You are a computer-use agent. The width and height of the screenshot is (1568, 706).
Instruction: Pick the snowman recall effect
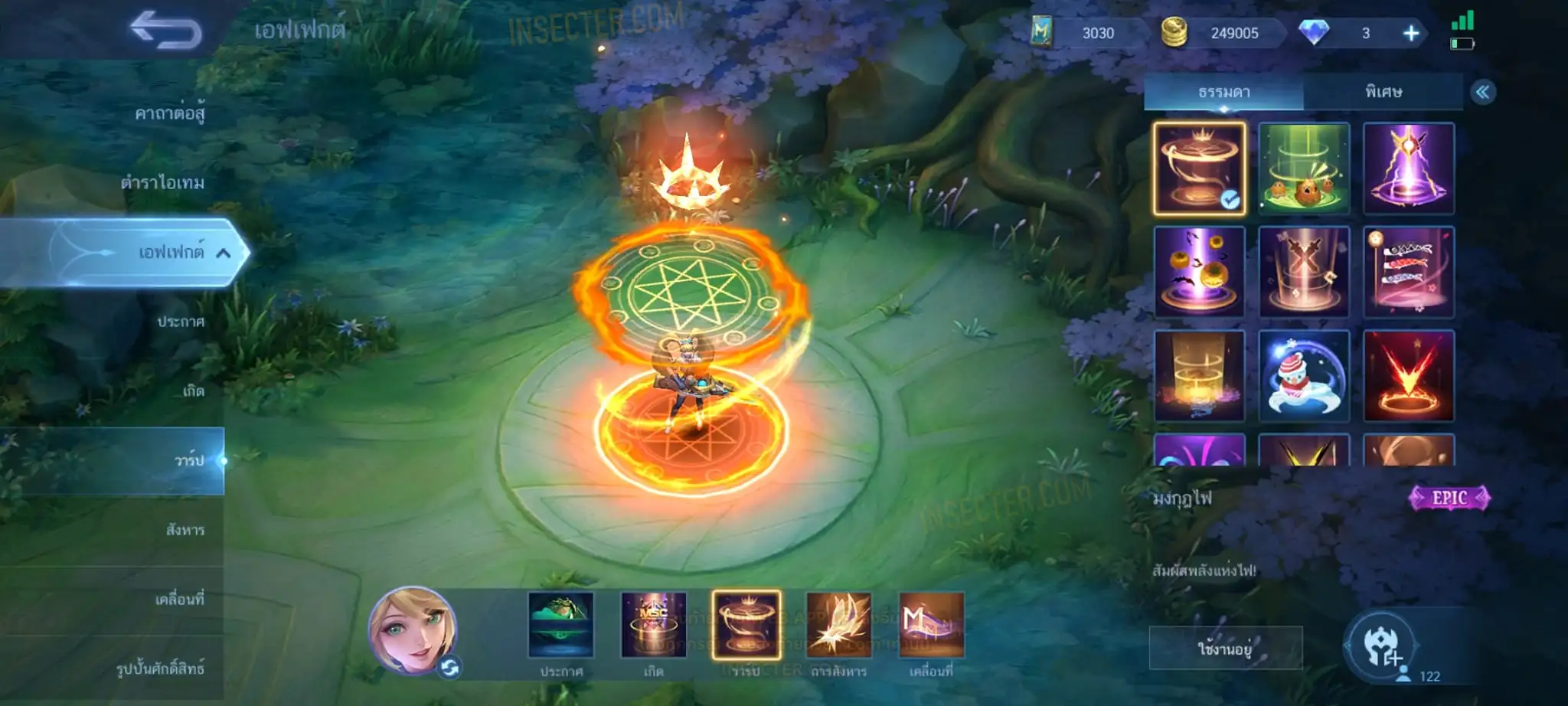click(x=1304, y=376)
